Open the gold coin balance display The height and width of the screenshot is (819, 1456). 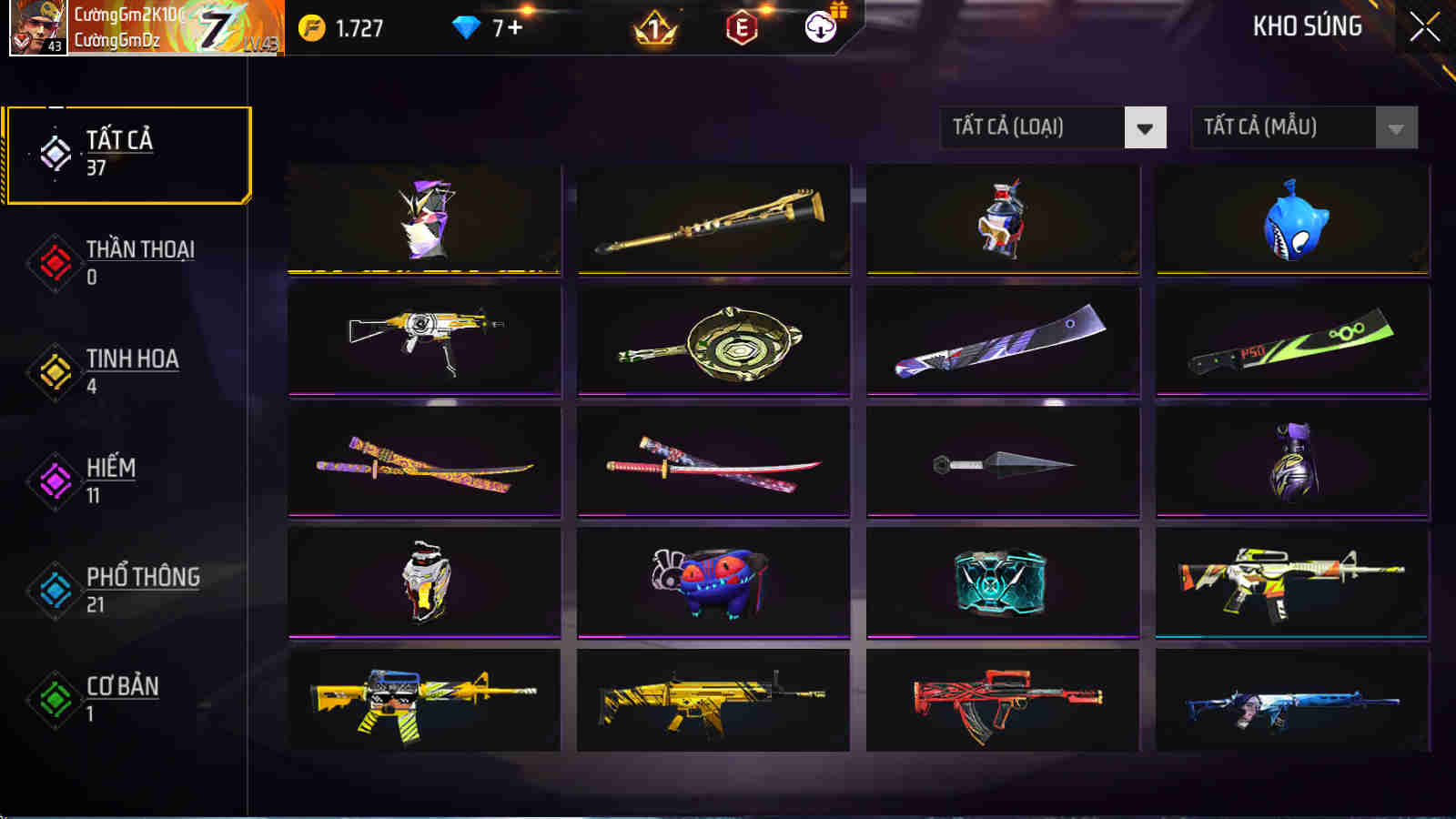(x=341, y=28)
